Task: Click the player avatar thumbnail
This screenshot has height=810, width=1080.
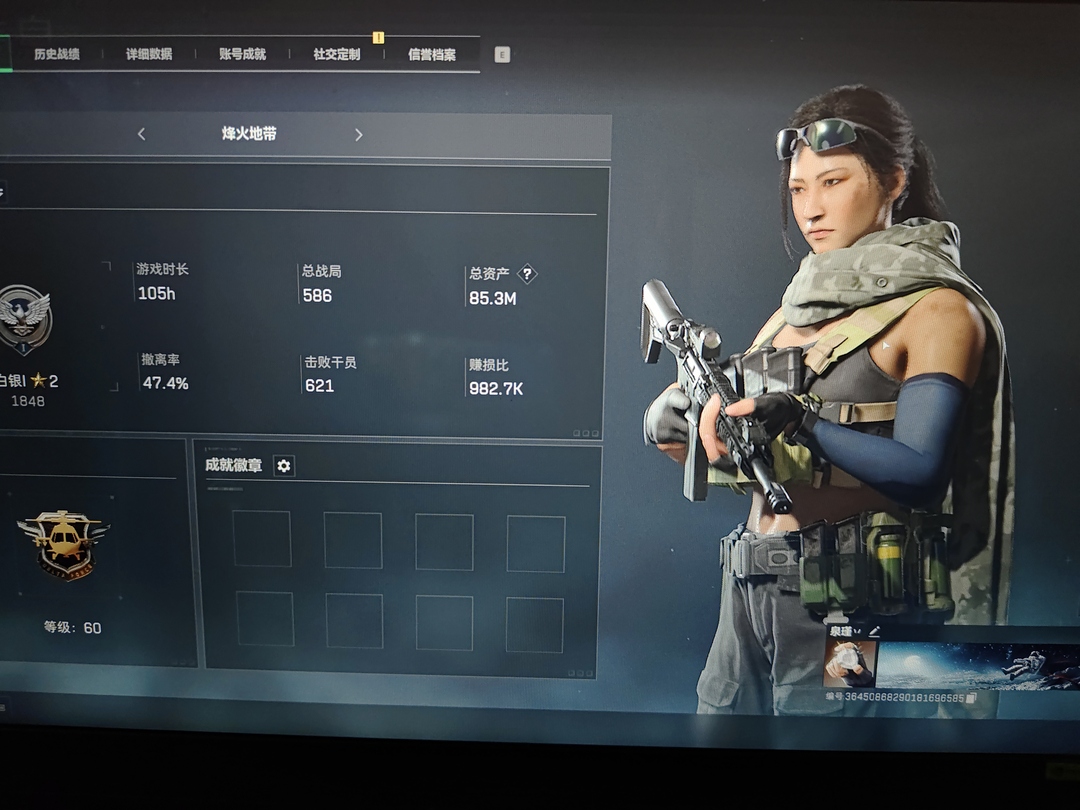Action: click(849, 663)
